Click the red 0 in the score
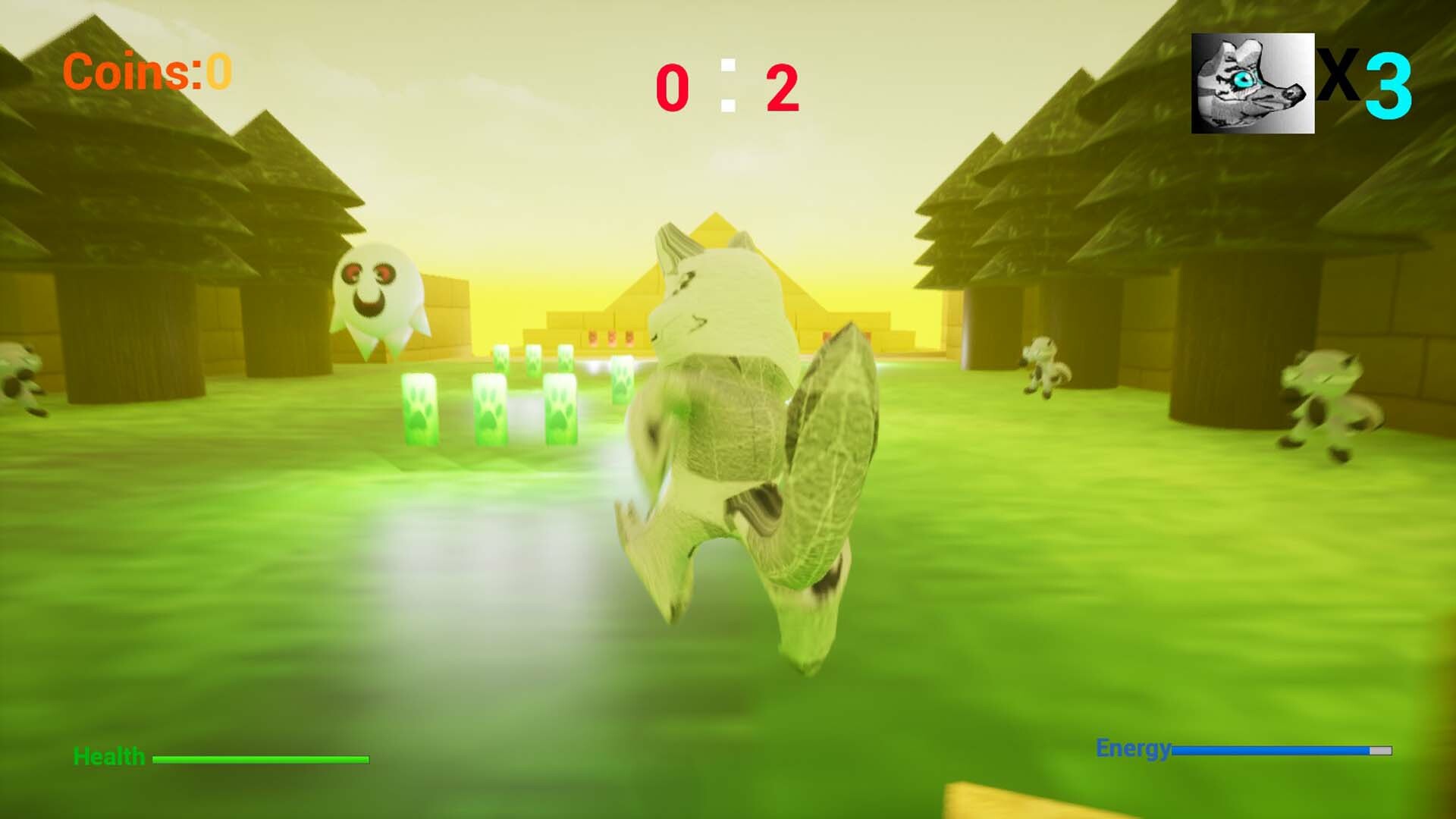 [673, 85]
